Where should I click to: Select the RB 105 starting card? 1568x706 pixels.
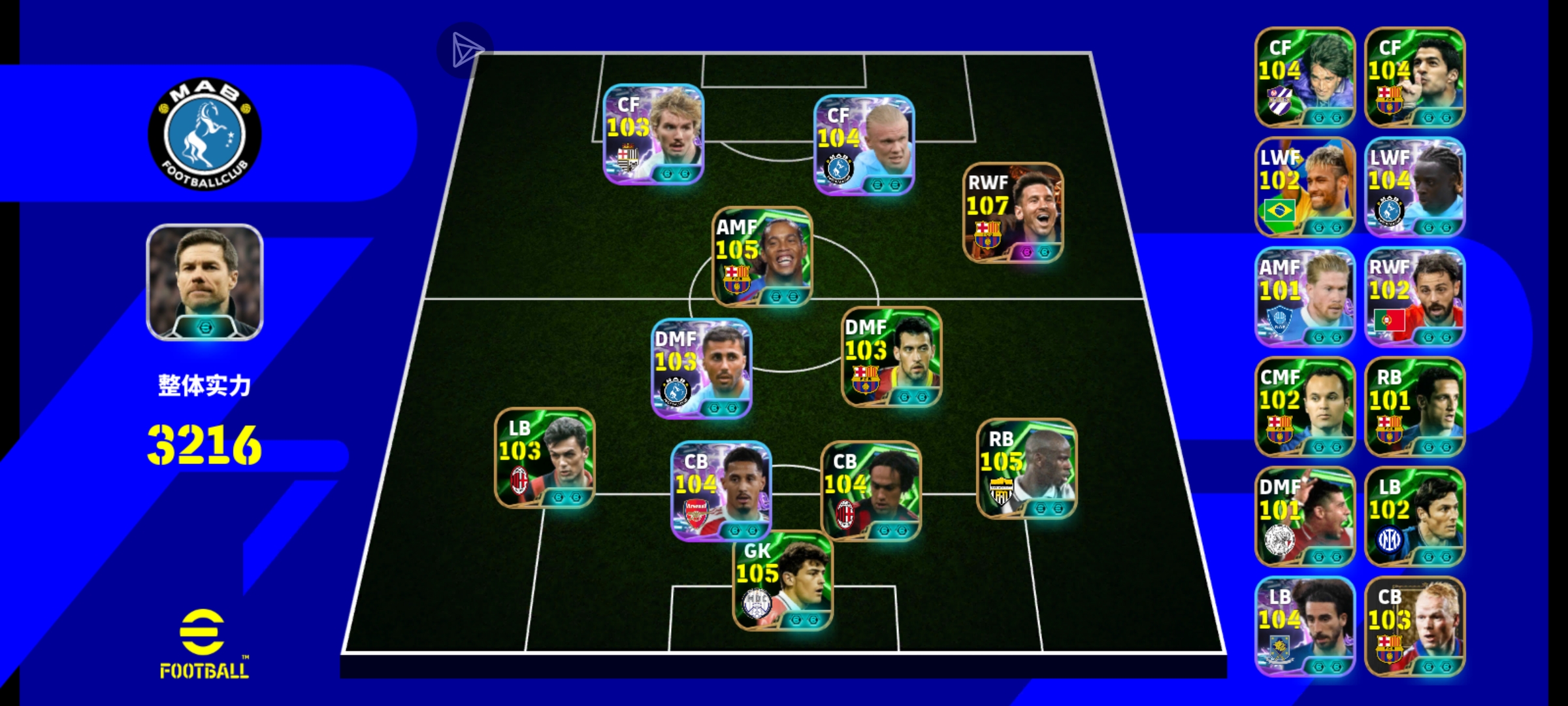[1026, 469]
